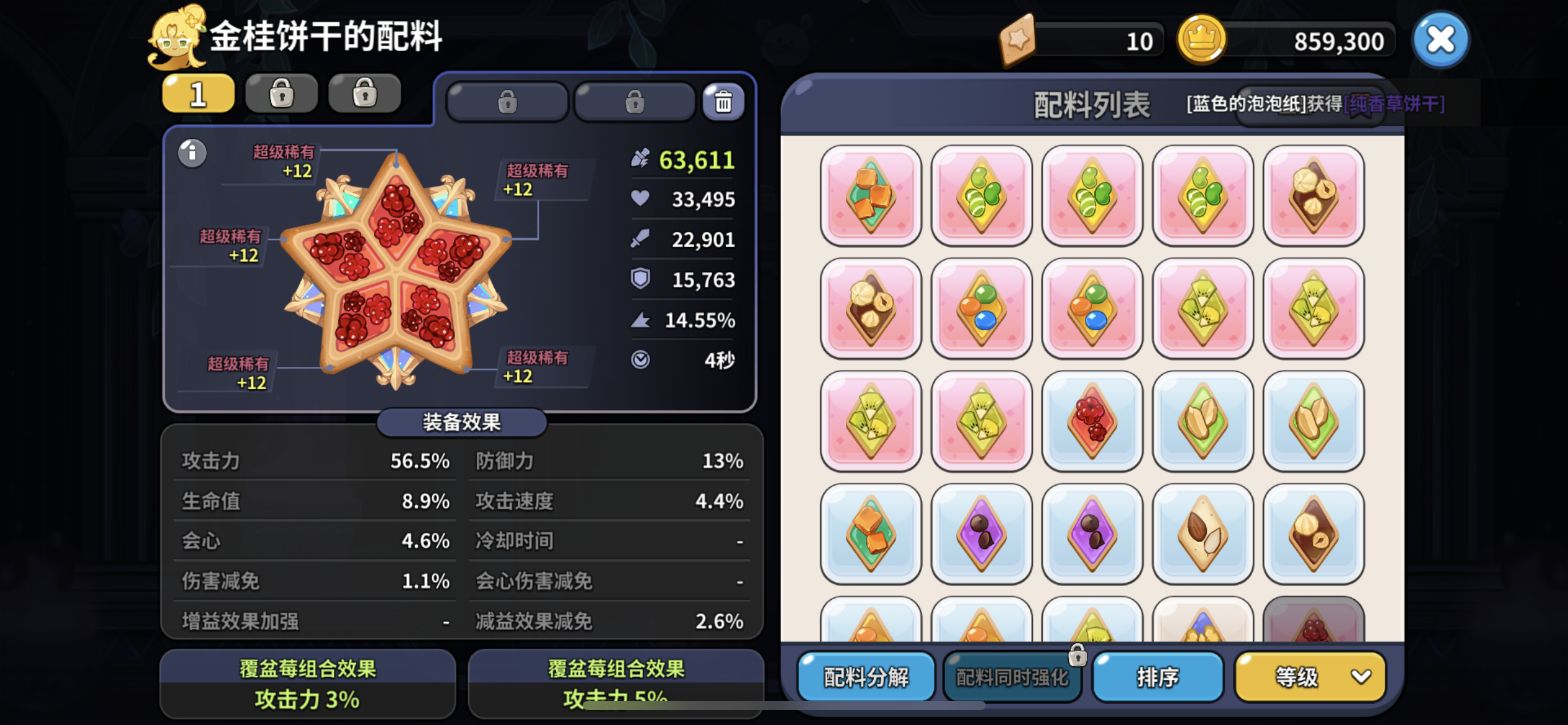Click the heart HP stat icon
Image resolution: width=1568 pixels, height=725 pixels.
[x=641, y=199]
